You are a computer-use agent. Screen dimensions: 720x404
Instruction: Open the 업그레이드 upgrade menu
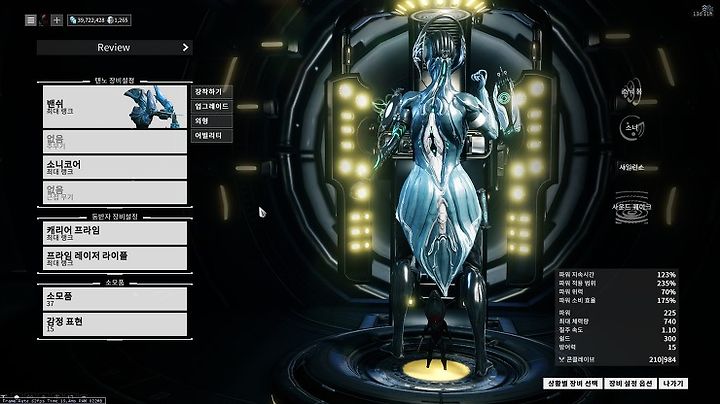tap(212, 105)
